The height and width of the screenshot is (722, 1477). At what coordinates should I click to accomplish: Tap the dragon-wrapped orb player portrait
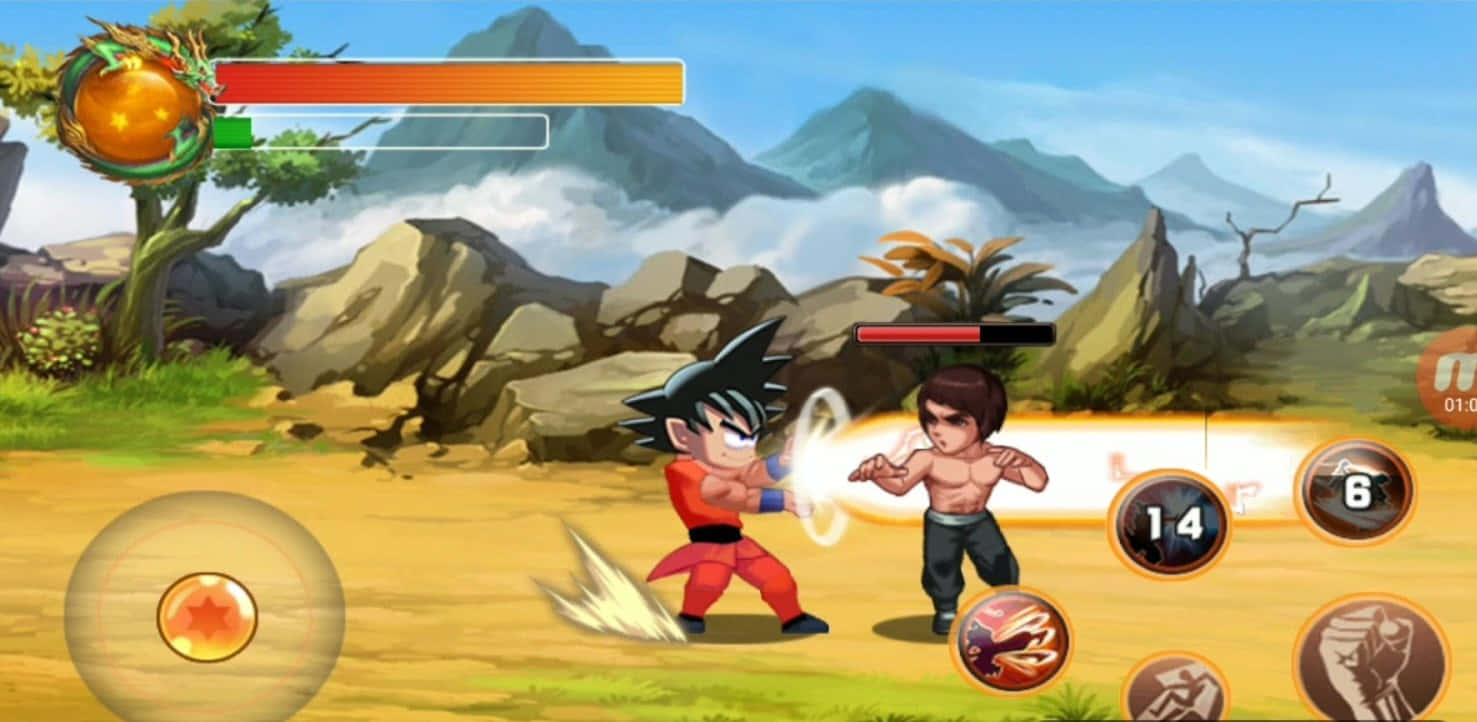(136, 109)
